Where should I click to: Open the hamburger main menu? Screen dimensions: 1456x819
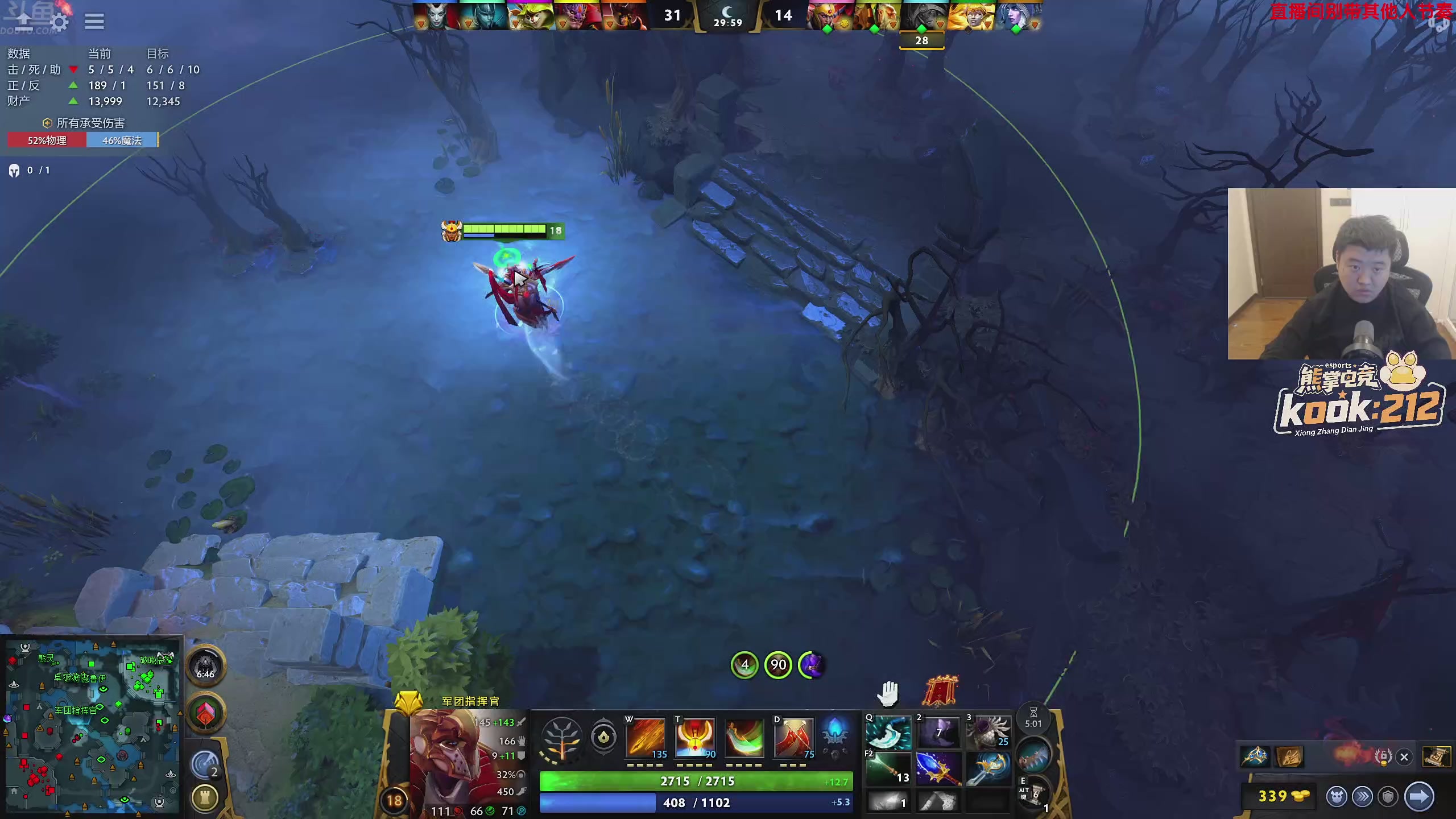click(94, 22)
